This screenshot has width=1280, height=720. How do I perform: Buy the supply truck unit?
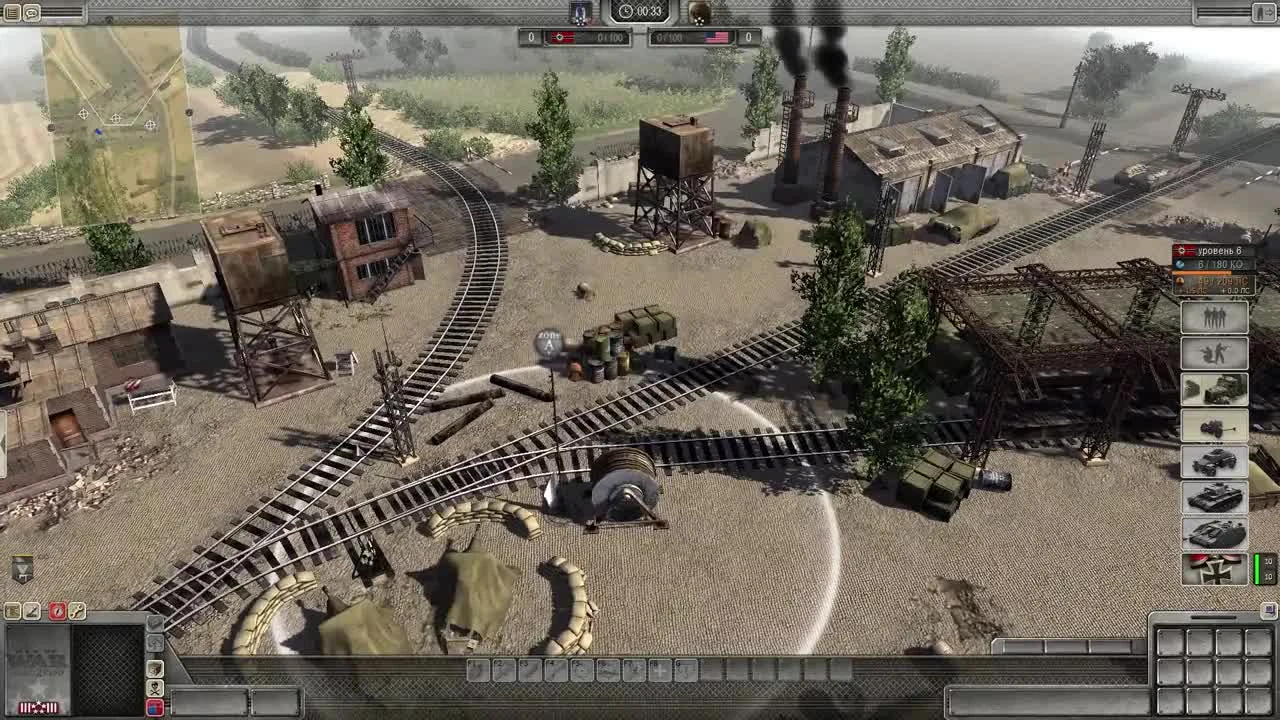pyautogui.click(x=1214, y=390)
